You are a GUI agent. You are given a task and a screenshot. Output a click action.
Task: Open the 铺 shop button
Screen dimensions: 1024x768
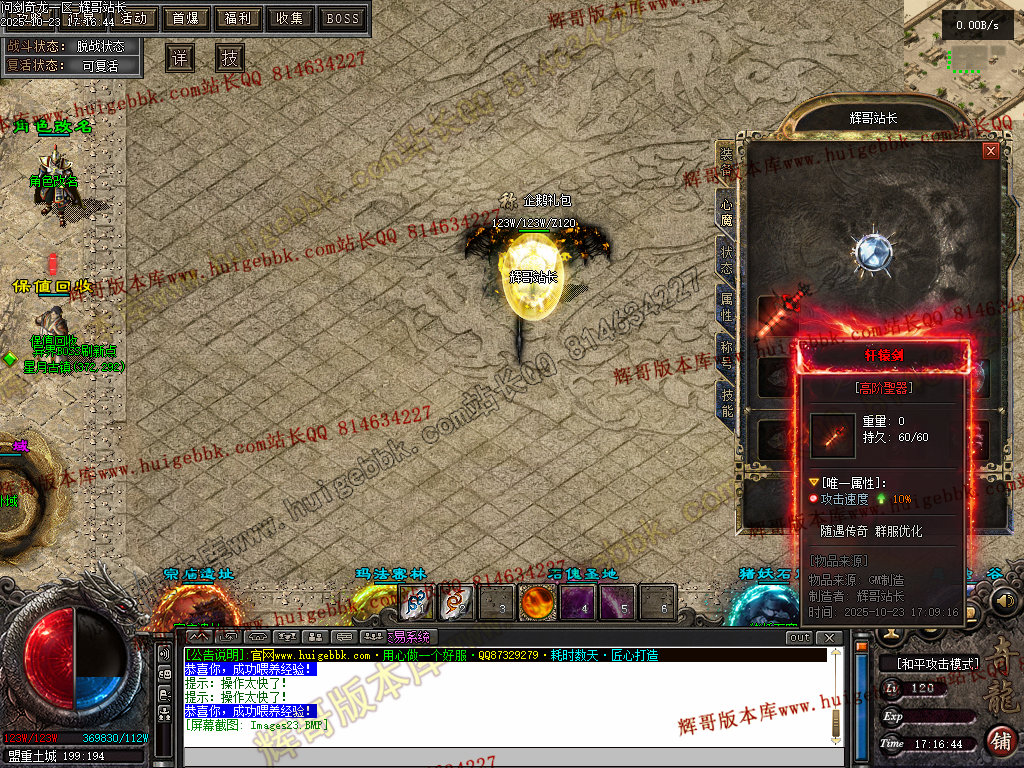999,741
